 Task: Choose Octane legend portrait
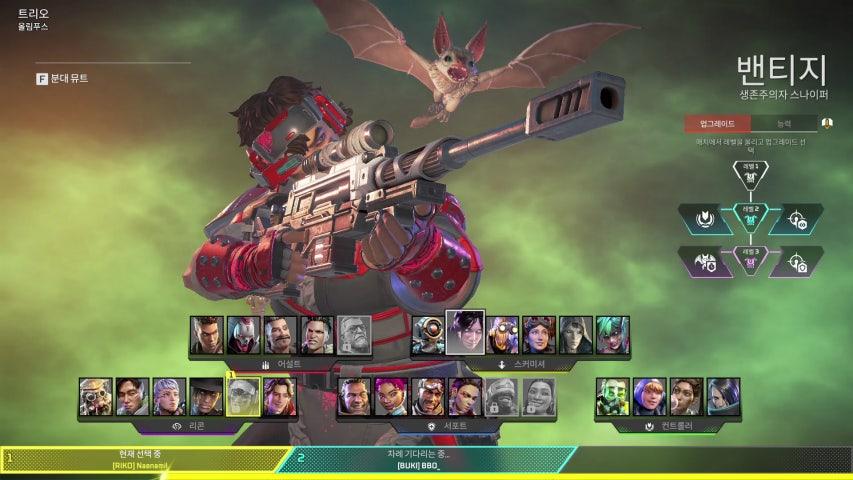point(502,335)
